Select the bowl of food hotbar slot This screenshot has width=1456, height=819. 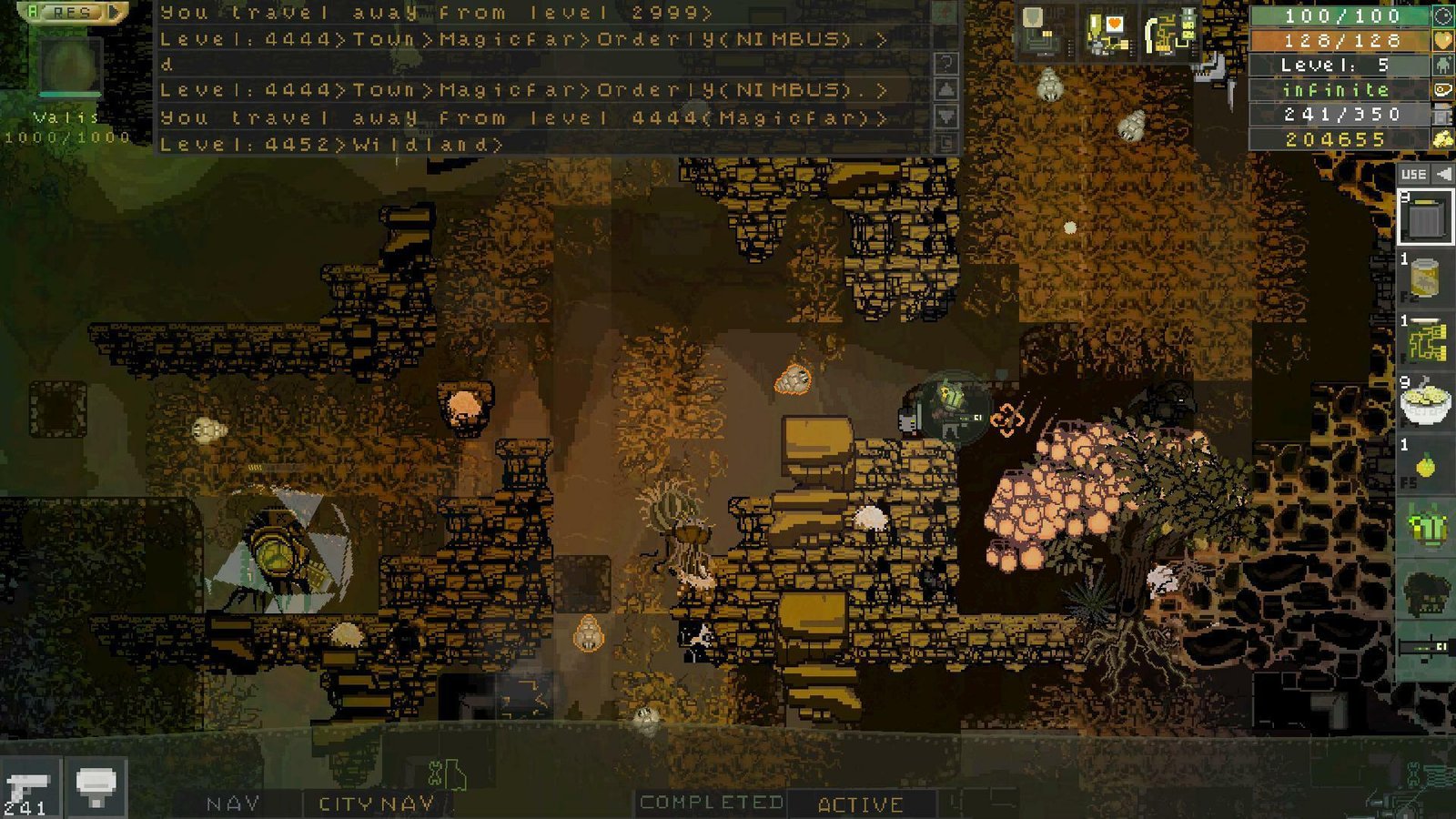[x=1426, y=402]
